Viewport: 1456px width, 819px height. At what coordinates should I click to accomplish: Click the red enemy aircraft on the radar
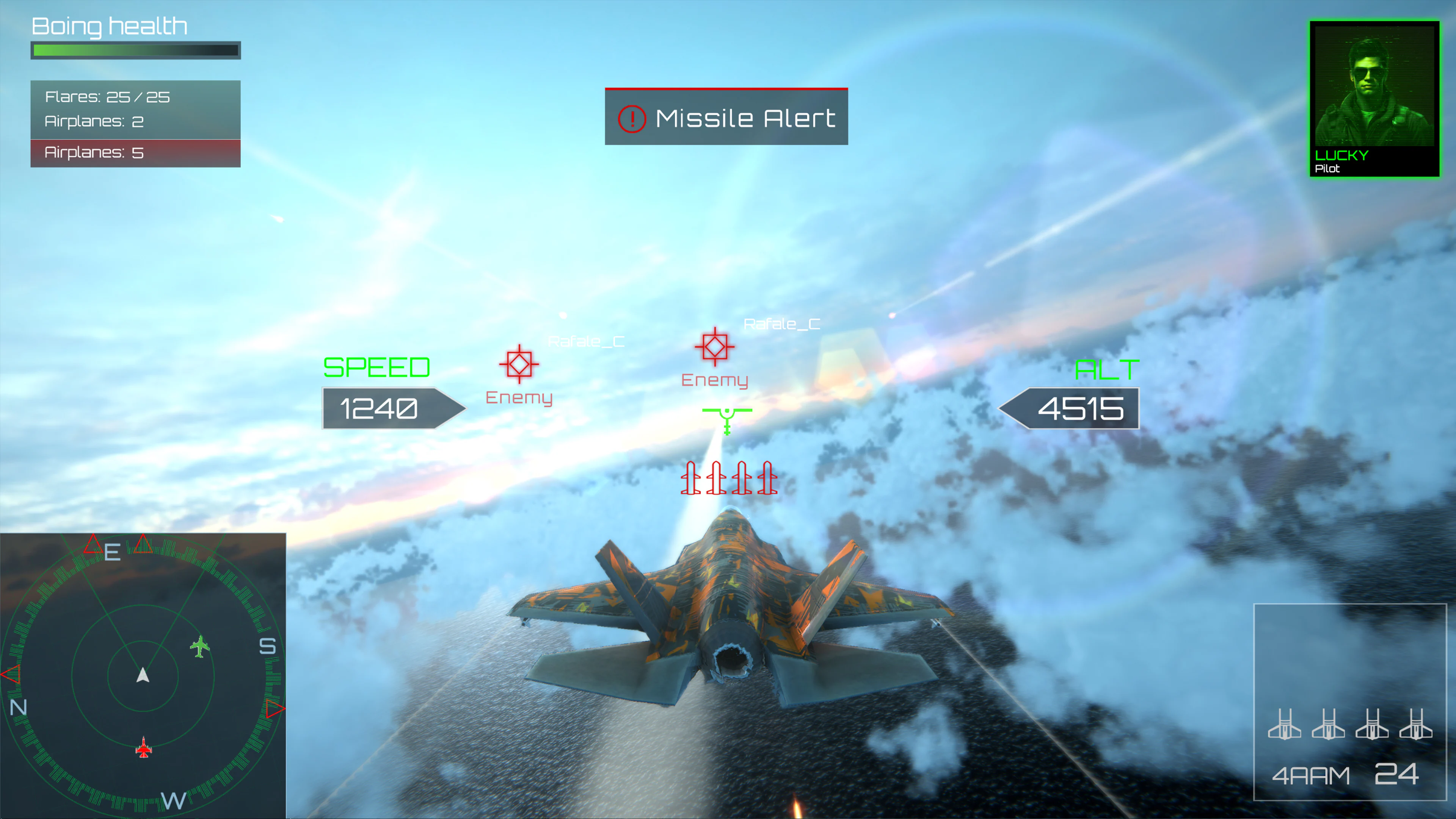pos(143,748)
